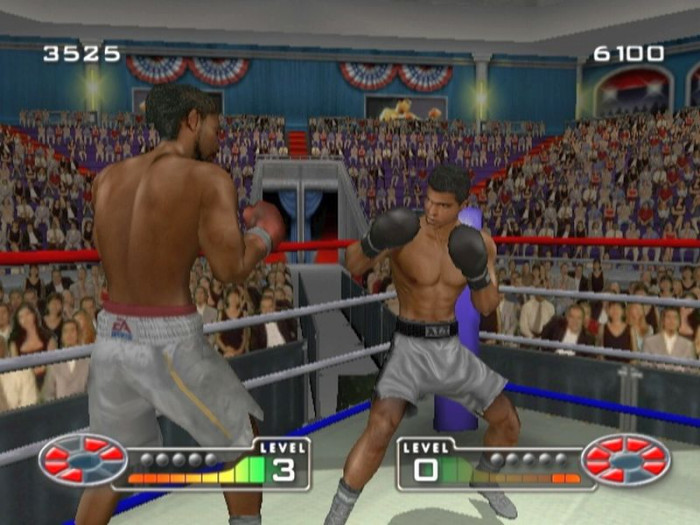The height and width of the screenshot is (525, 700).
Task: Click the damage wheel beside the Level 3 meter
Action: point(83,460)
